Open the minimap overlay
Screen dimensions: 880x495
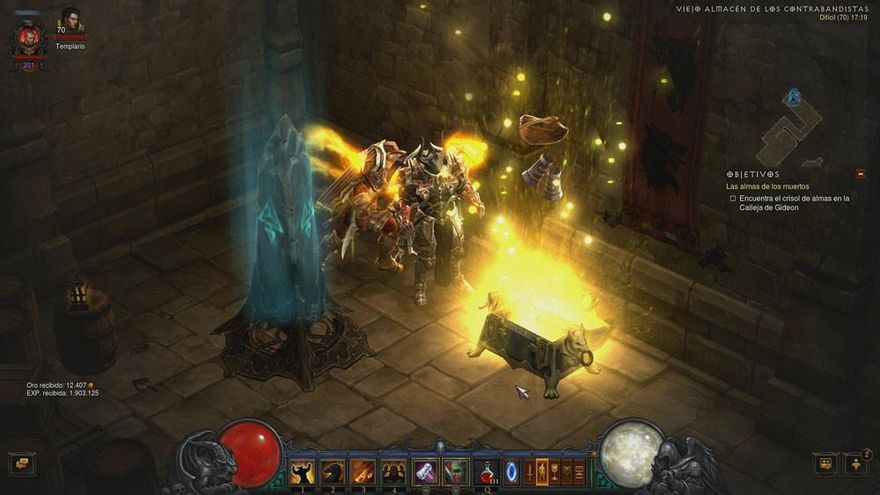(790, 128)
